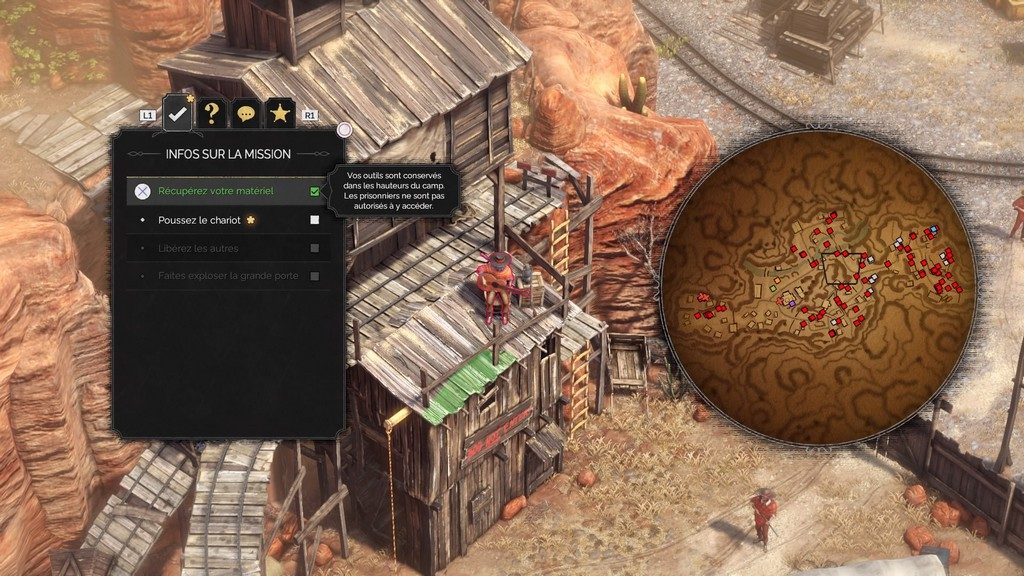Select the checkmark objectives tab
1024x576 pixels.
[178, 113]
